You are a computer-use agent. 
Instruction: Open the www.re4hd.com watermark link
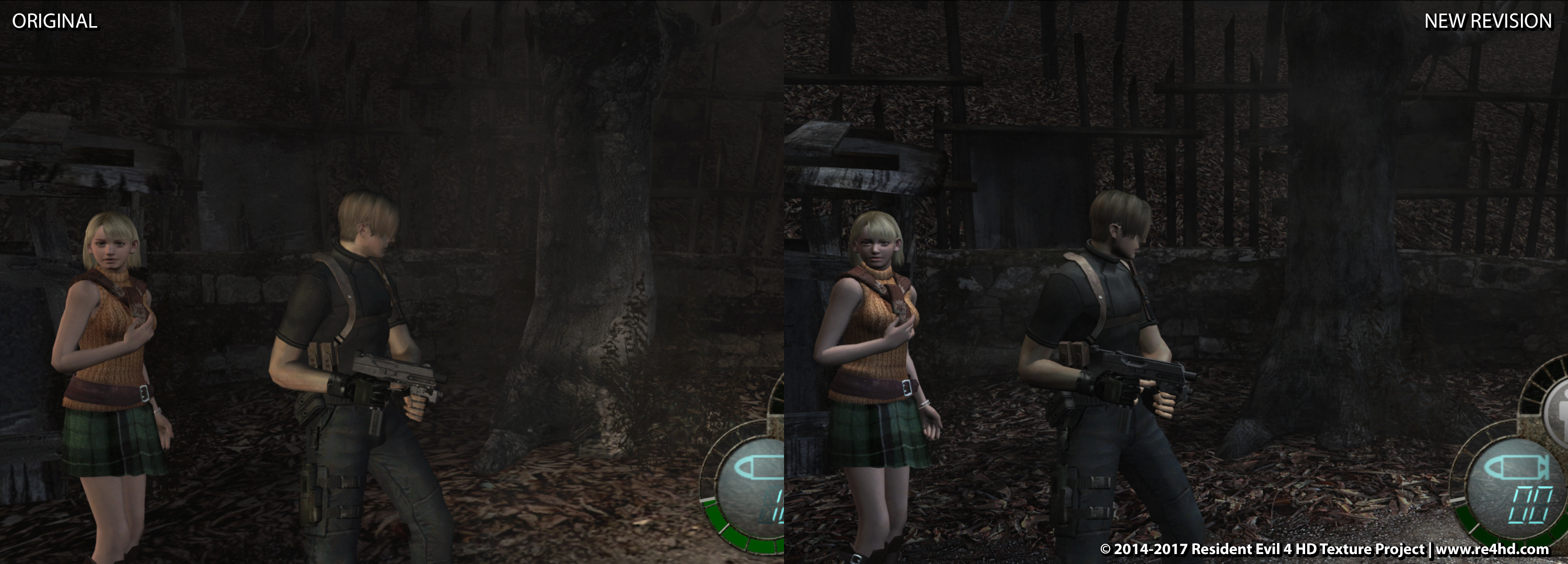point(1492,549)
